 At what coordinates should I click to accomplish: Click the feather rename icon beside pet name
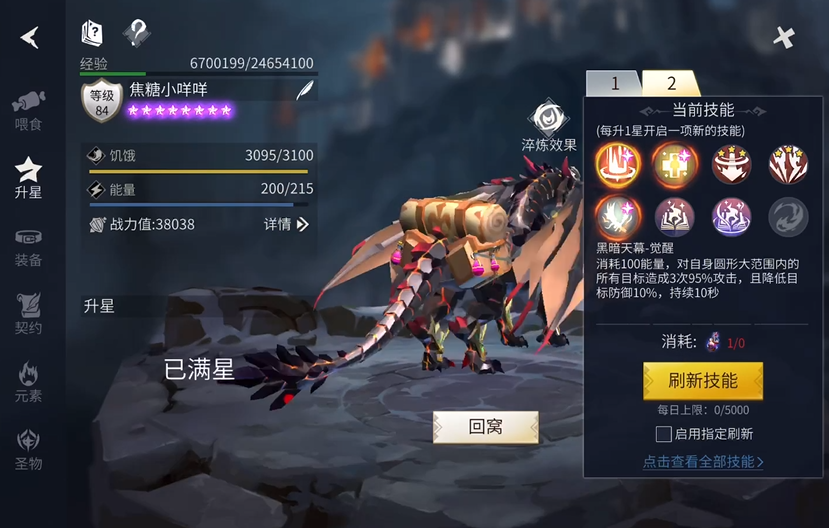coord(305,89)
